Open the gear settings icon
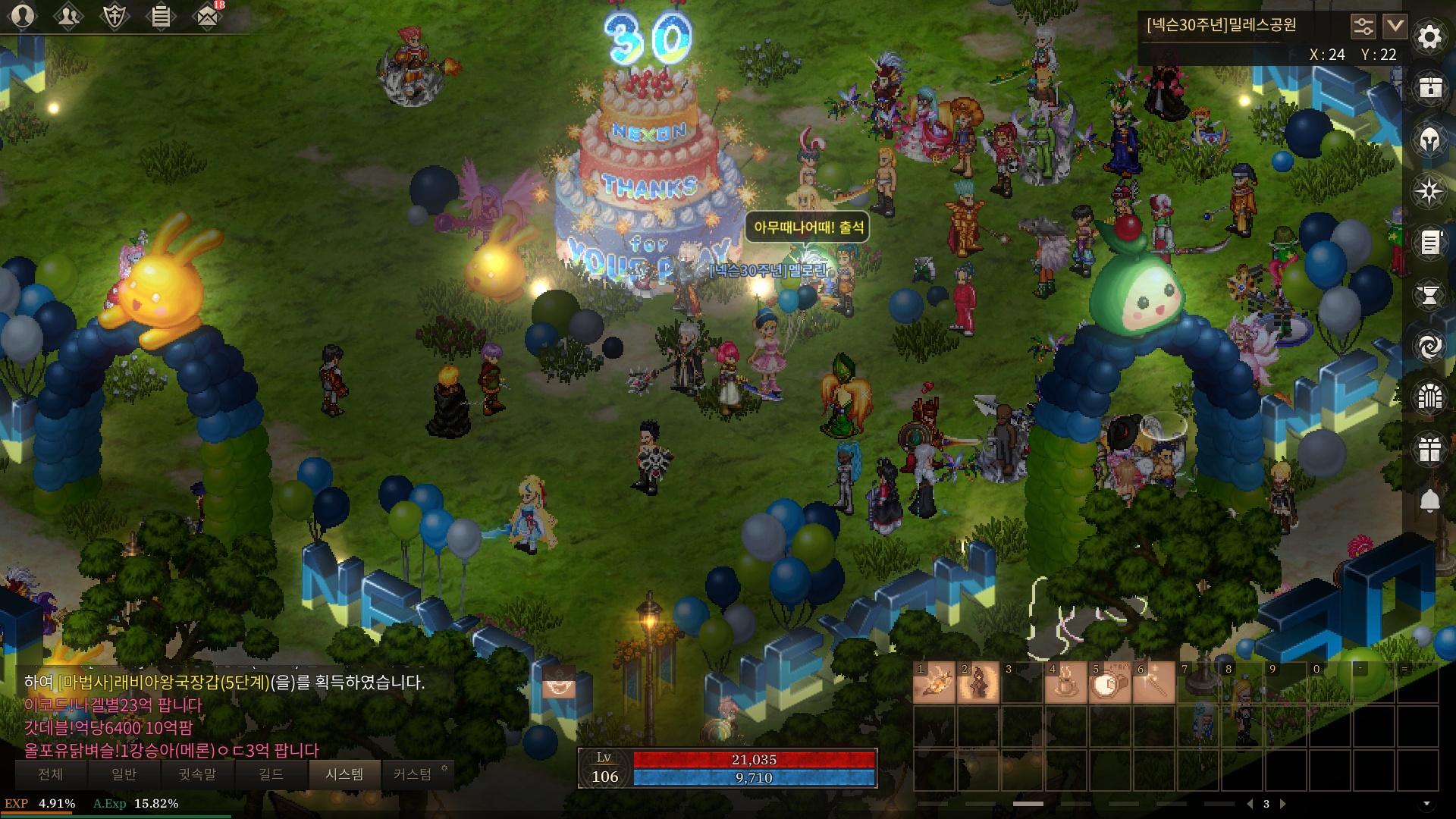Image resolution: width=1456 pixels, height=819 pixels. pos(1429,36)
